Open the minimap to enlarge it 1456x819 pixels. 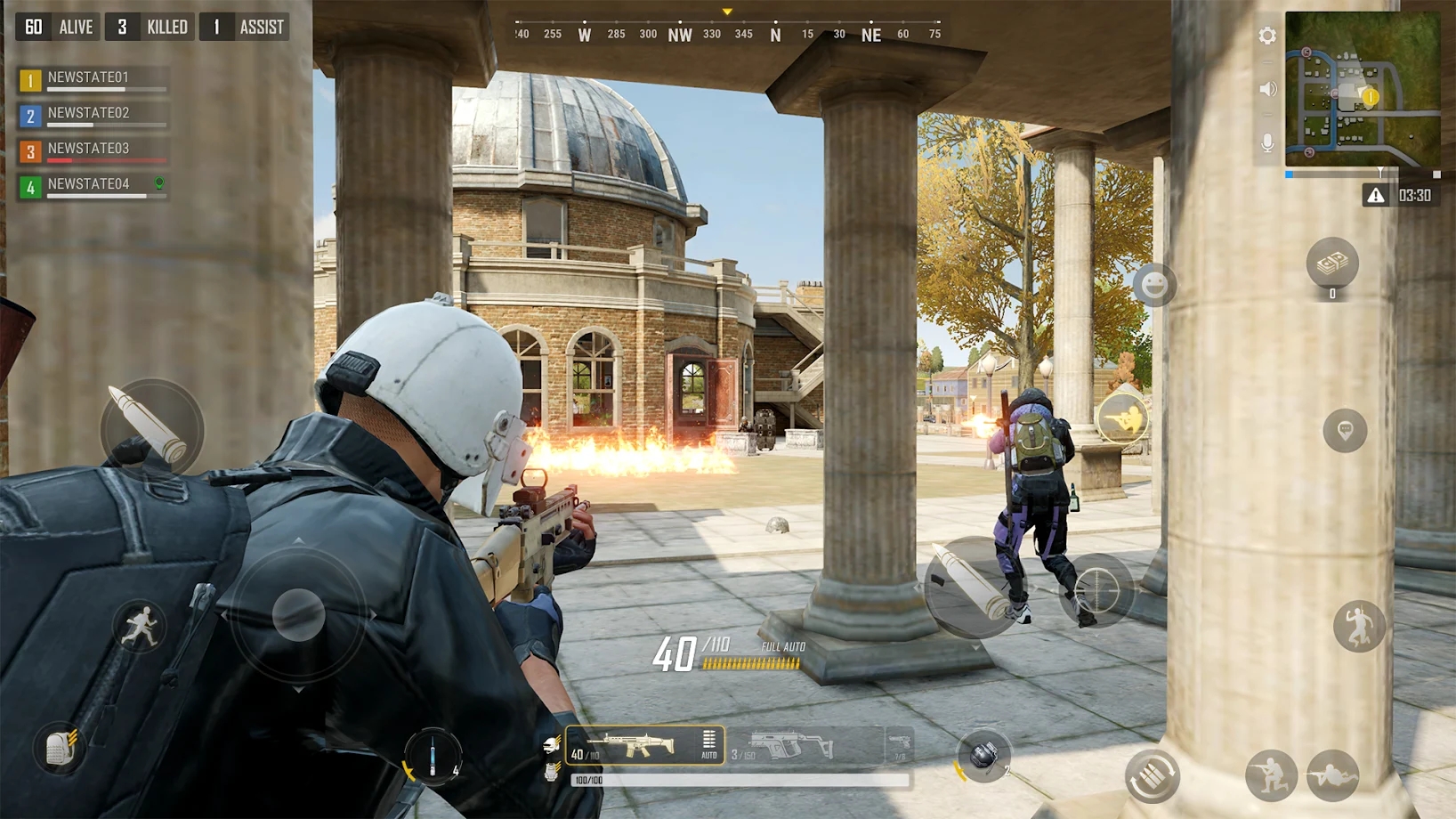1363,92
